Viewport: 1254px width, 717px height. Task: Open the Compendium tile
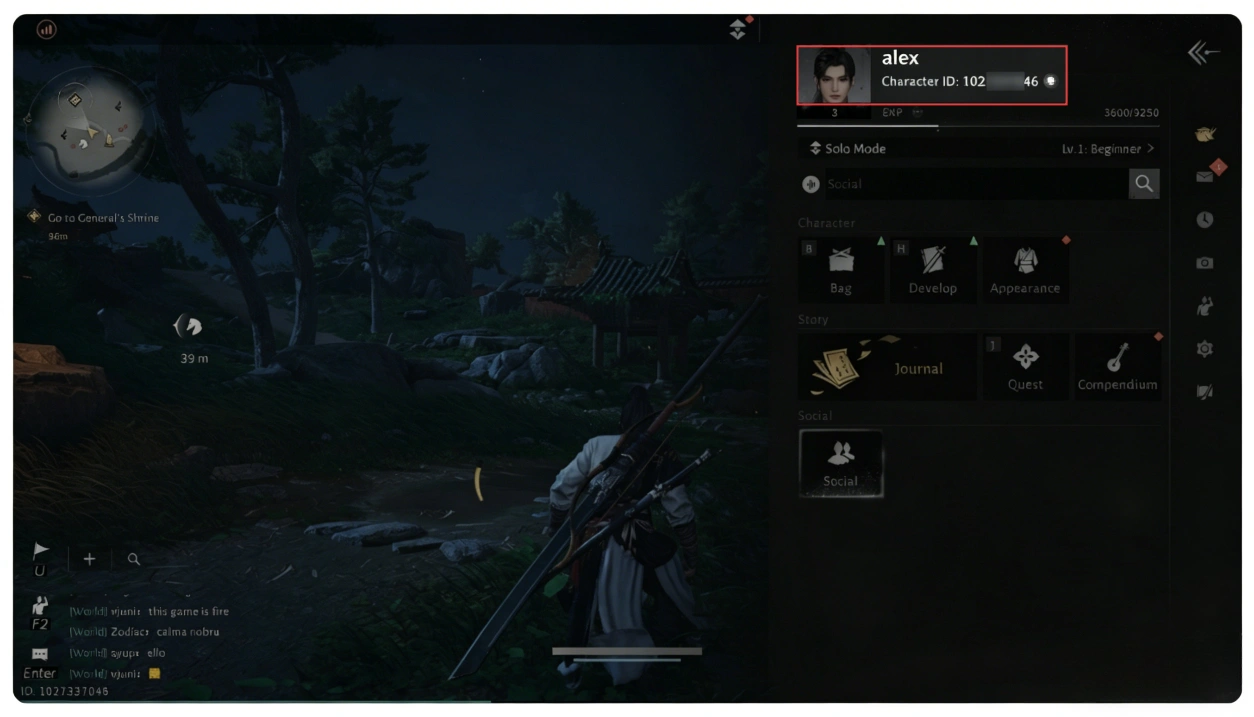pos(1117,367)
